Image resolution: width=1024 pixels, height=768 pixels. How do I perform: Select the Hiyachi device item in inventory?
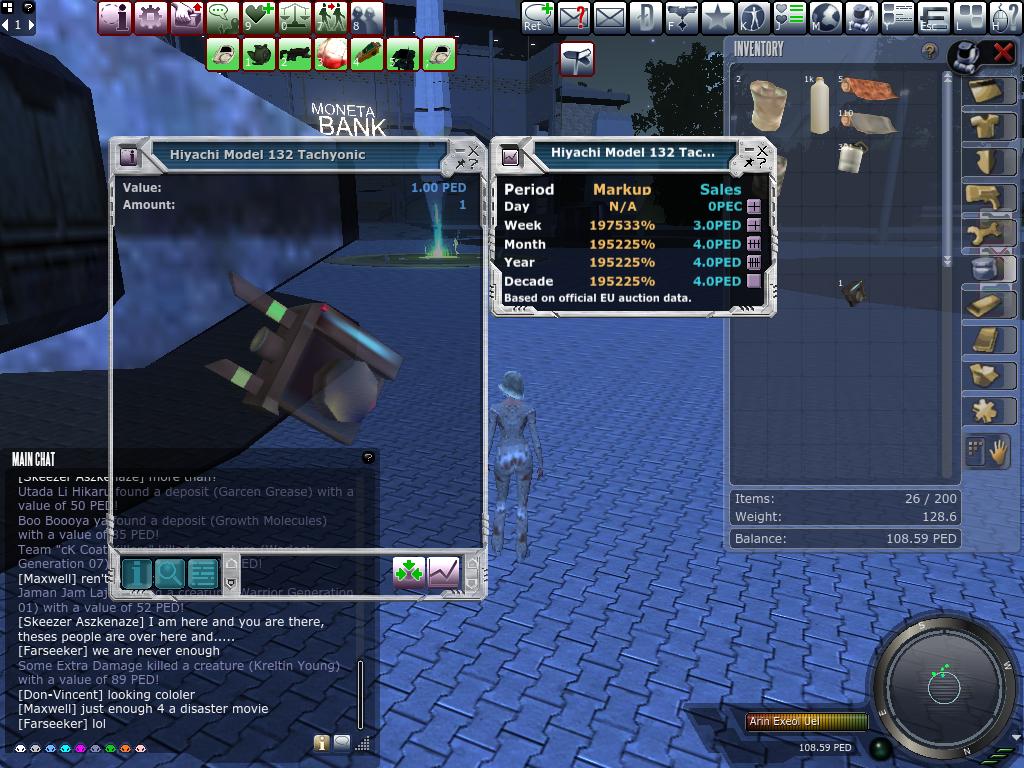[853, 292]
